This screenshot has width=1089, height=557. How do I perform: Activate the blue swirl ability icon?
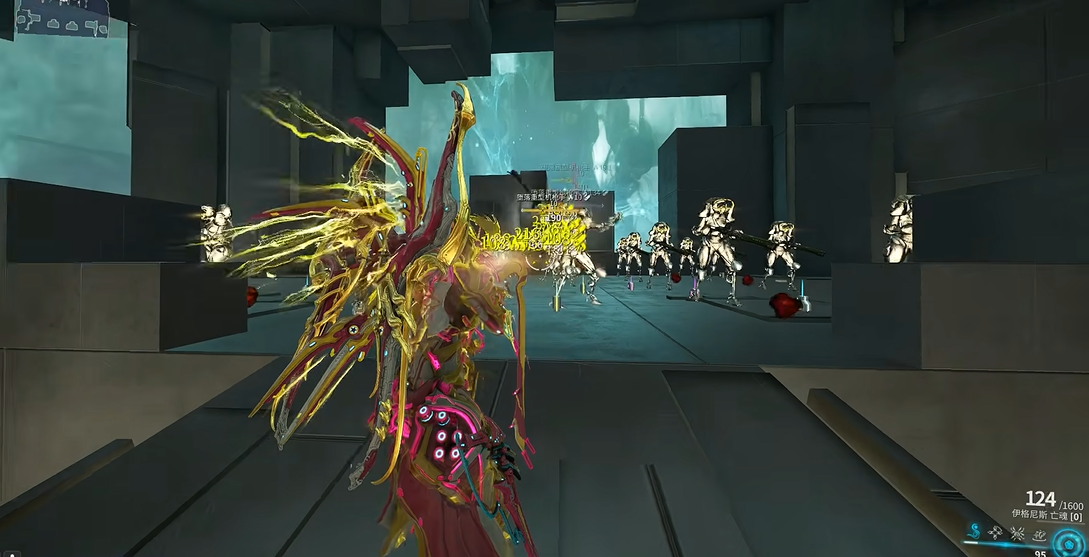975,532
